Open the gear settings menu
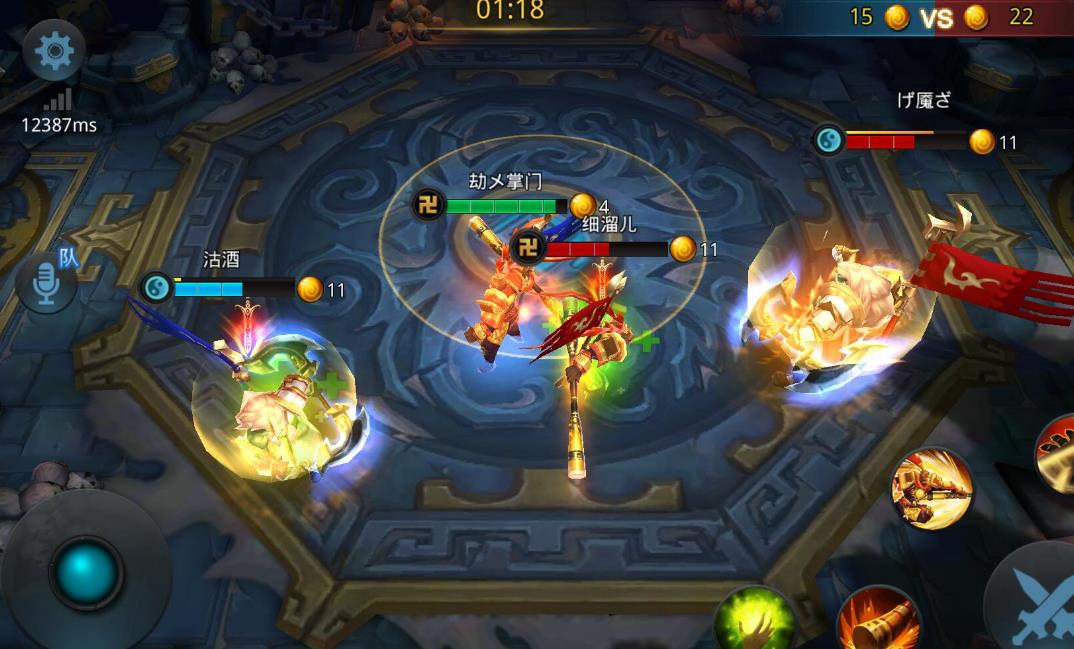The width and height of the screenshot is (1074, 649). pyautogui.click(x=54, y=51)
